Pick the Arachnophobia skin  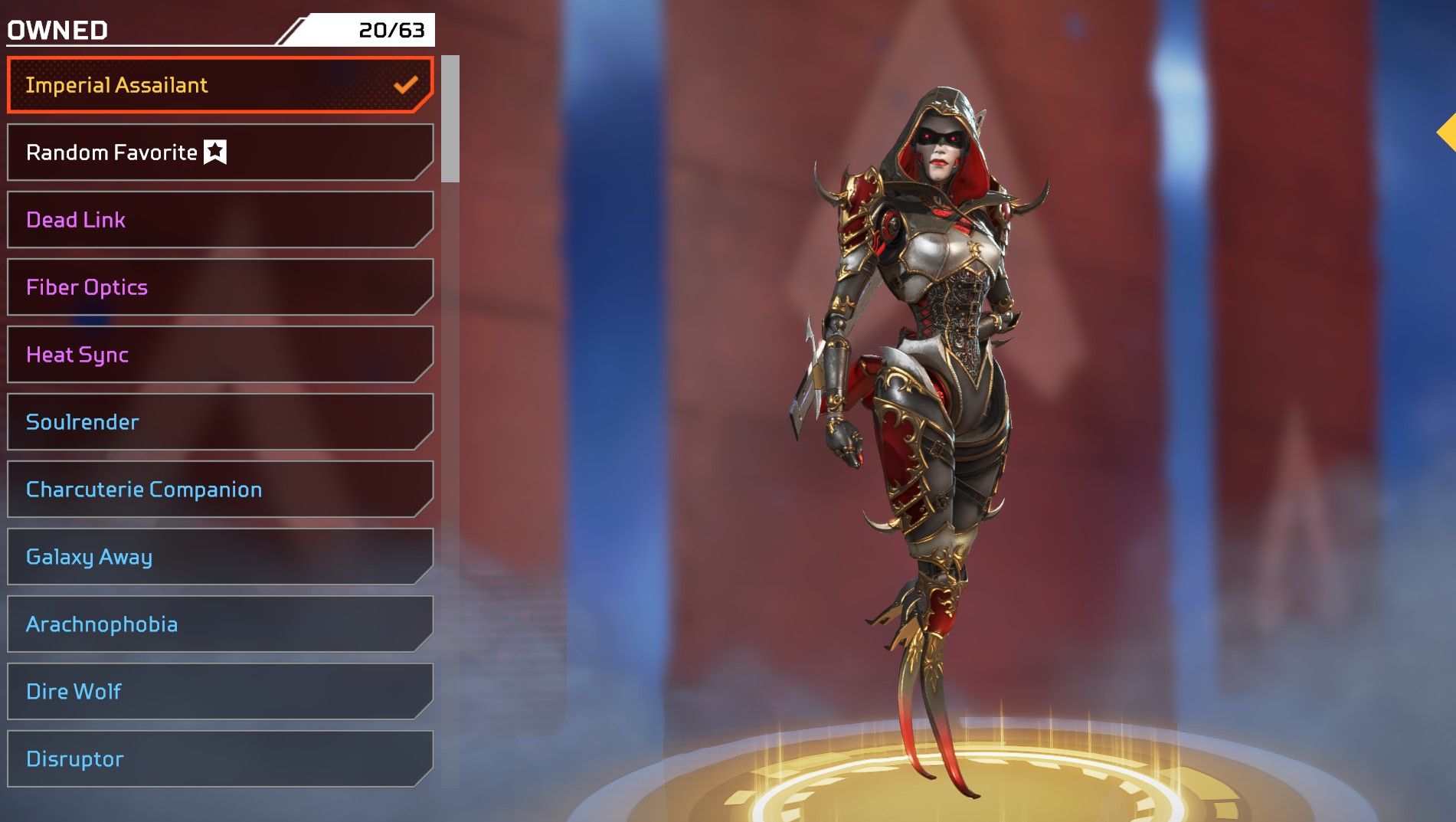220,624
